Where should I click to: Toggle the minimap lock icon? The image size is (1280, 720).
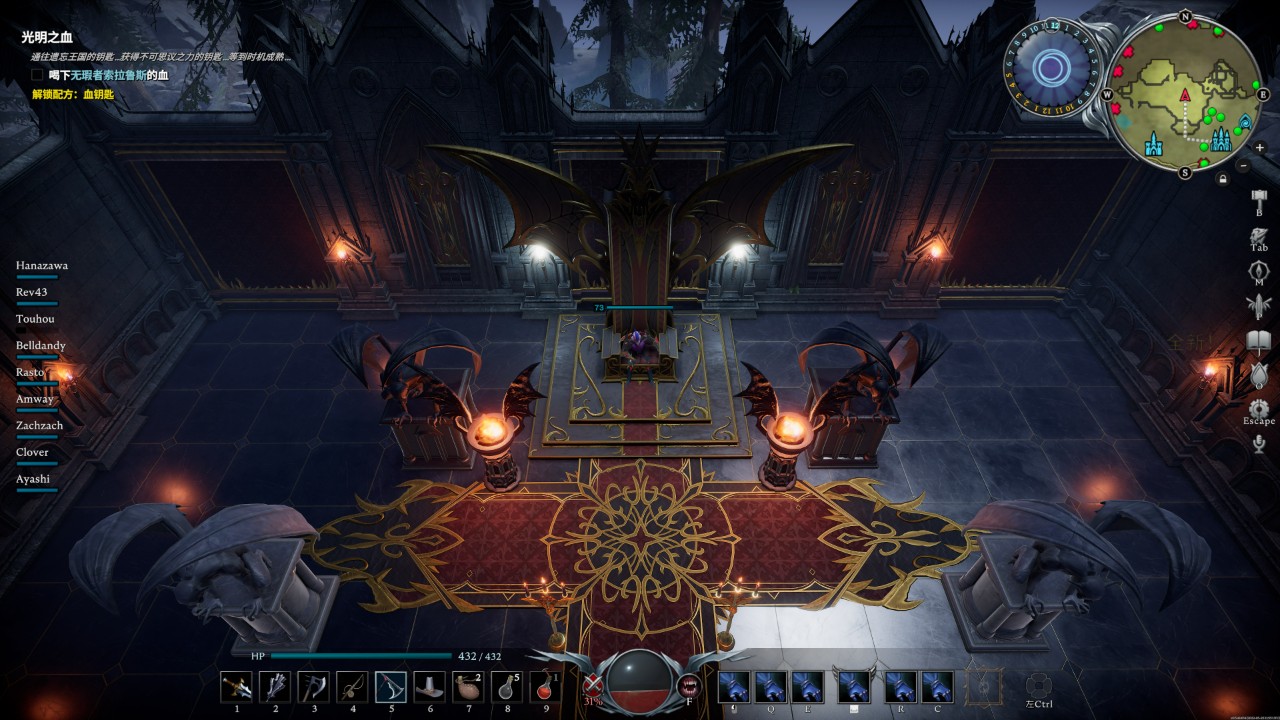(x=1222, y=179)
